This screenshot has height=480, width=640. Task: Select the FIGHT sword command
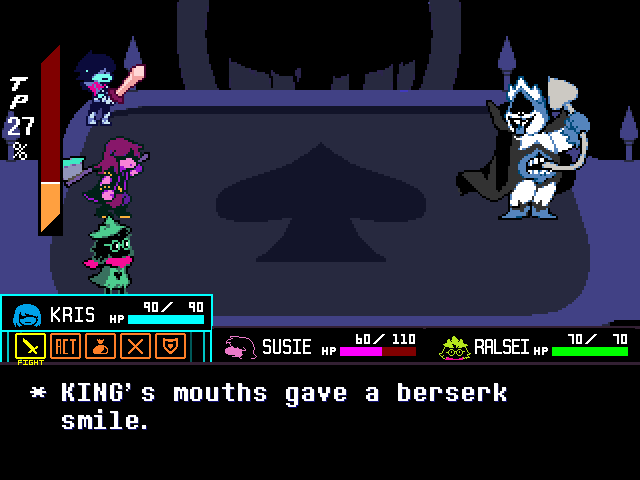[30, 346]
